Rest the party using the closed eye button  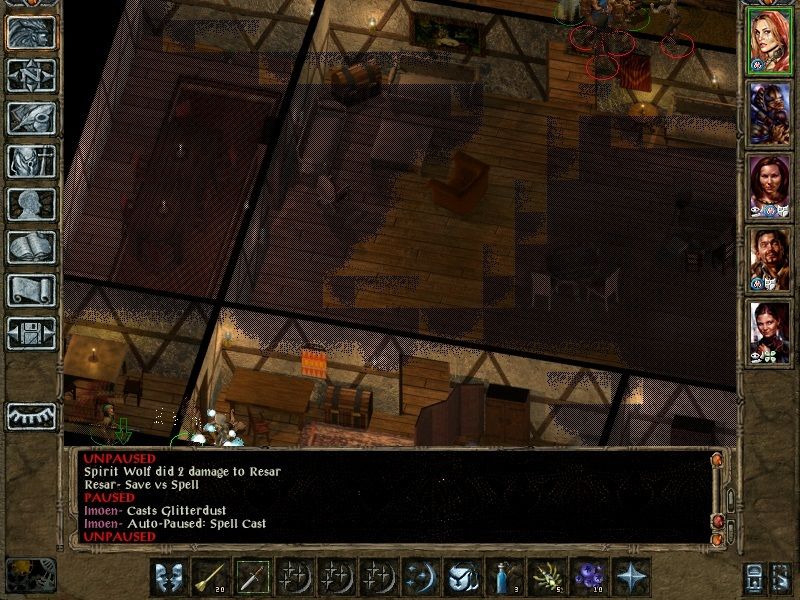pos(31,415)
